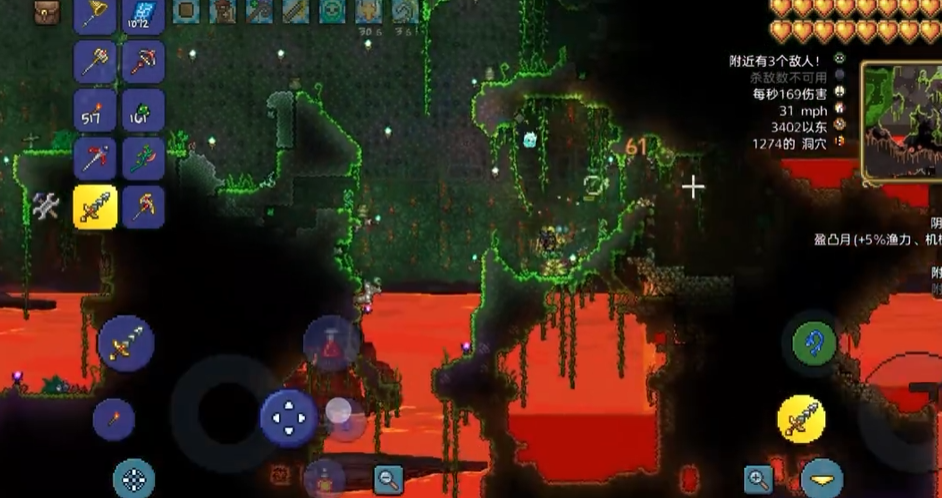Image resolution: width=942 pixels, height=498 pixels.
Task: Open the crossed wrench settings icon
Action: [46, 206]
